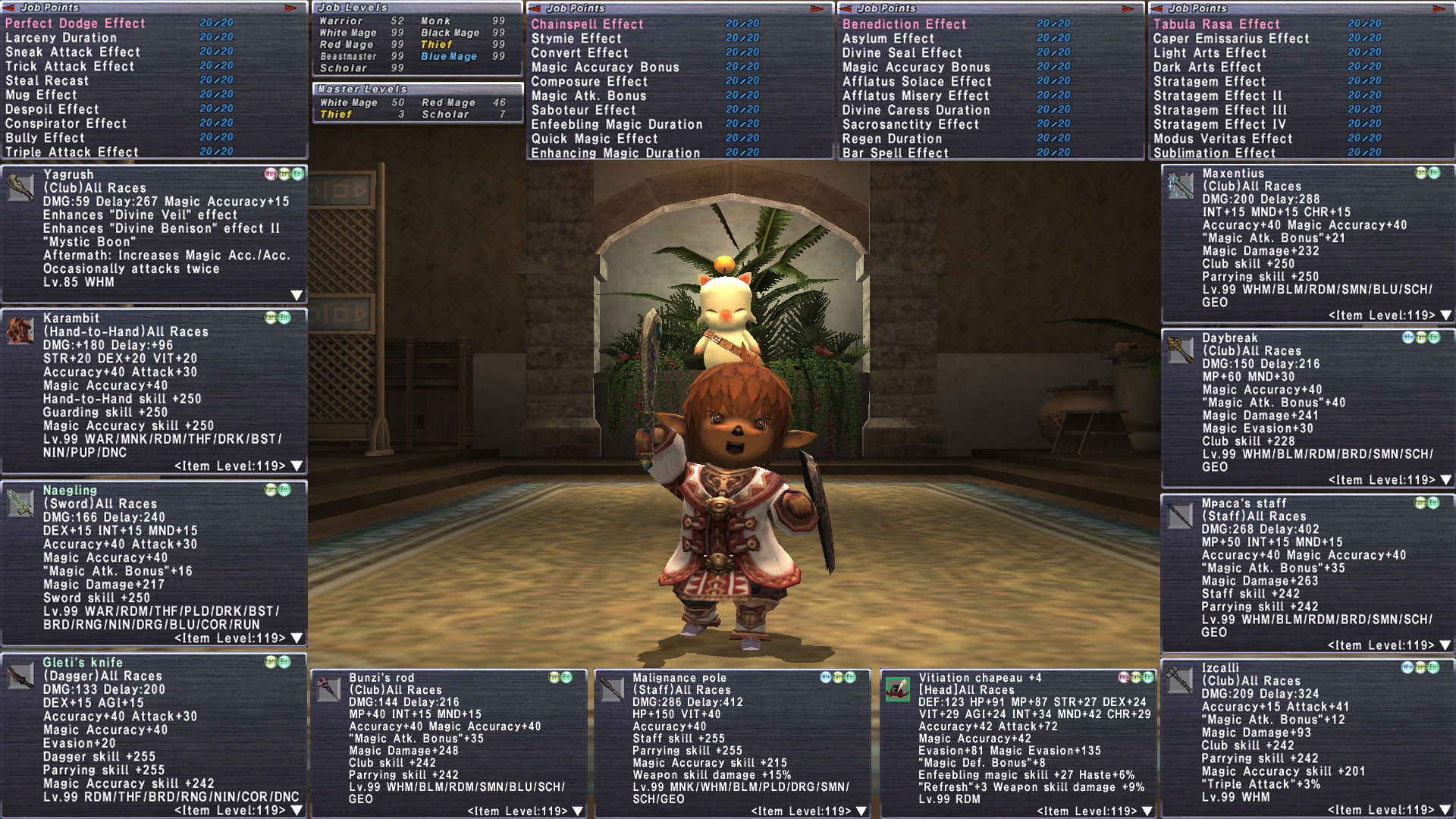Highlight Chainspell Effect in the job points list
This screenshot has height=819, width=1456.
(587, 24)
